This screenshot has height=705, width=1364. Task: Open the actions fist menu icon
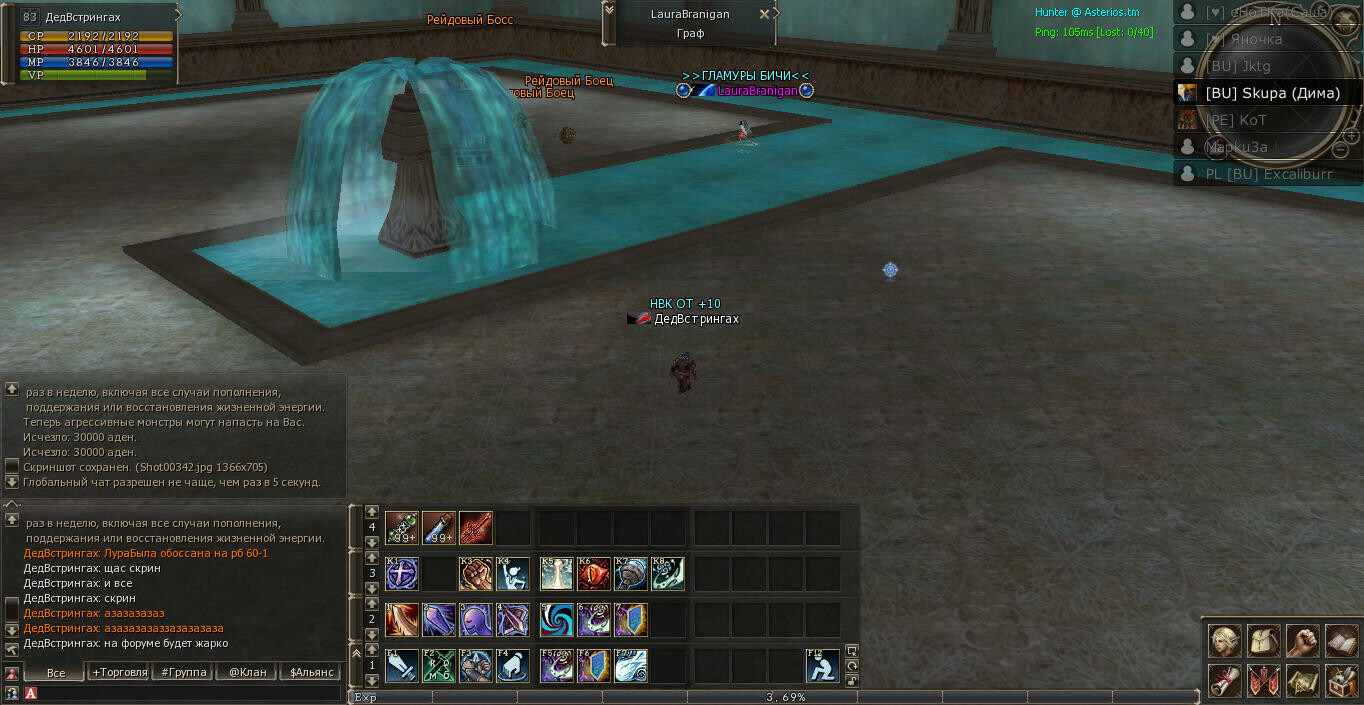point(1302,641)
